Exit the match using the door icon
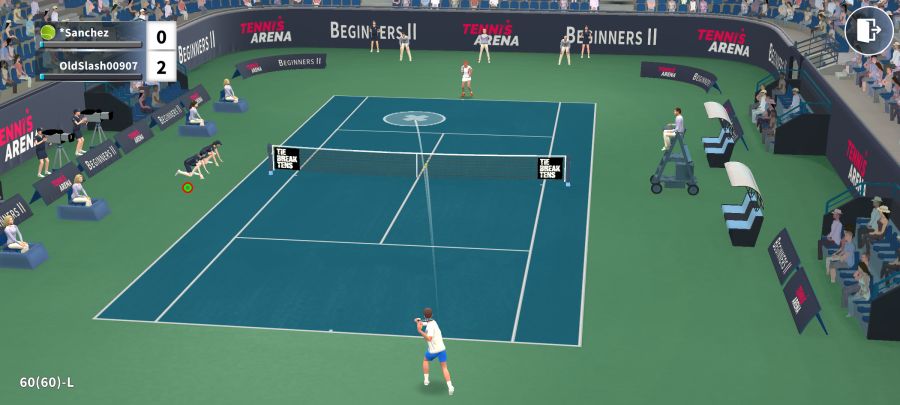The image size is (900, 405). click(x=868, y=31)
